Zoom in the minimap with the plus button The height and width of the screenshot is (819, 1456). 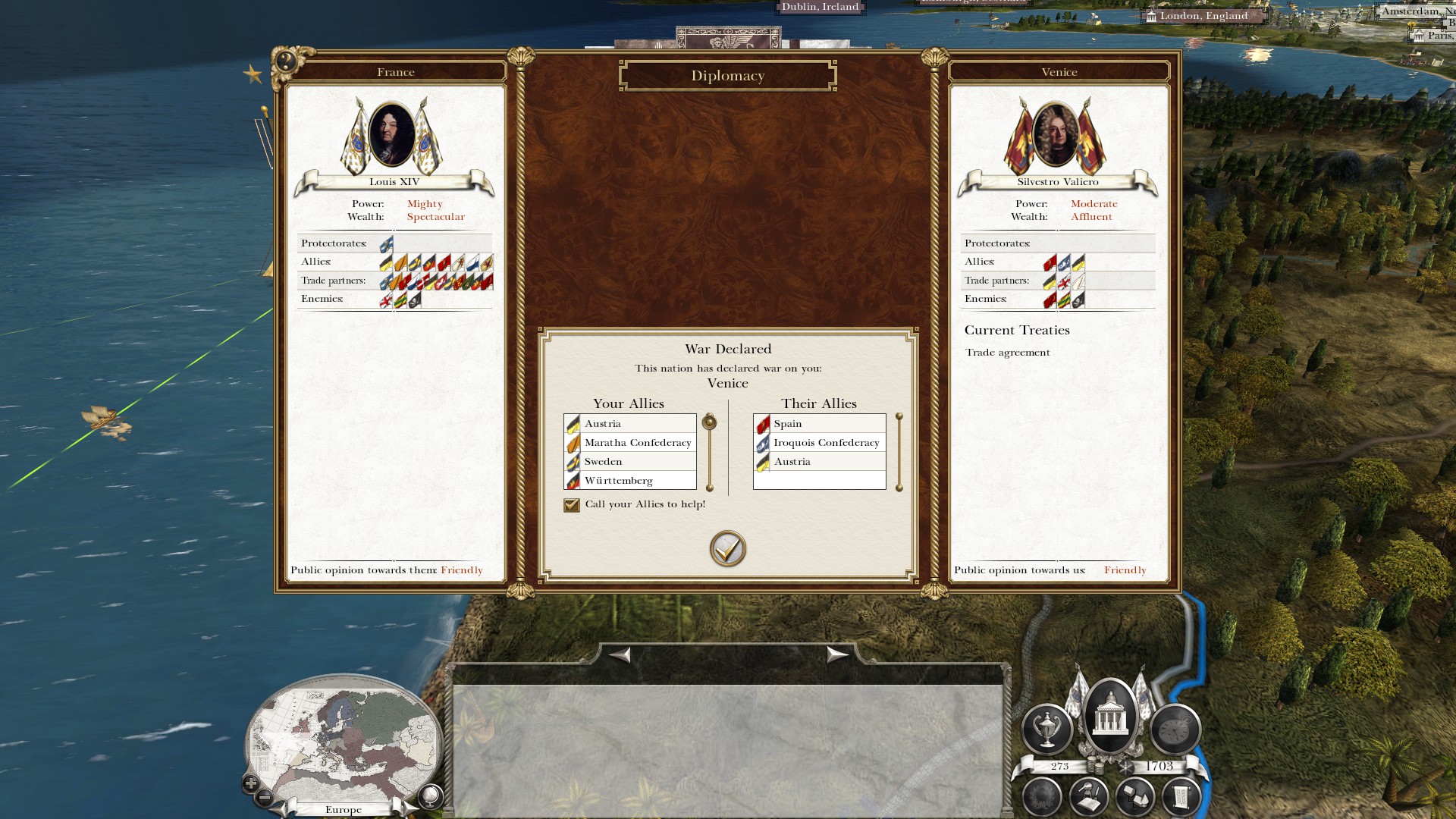coord(251,783)
